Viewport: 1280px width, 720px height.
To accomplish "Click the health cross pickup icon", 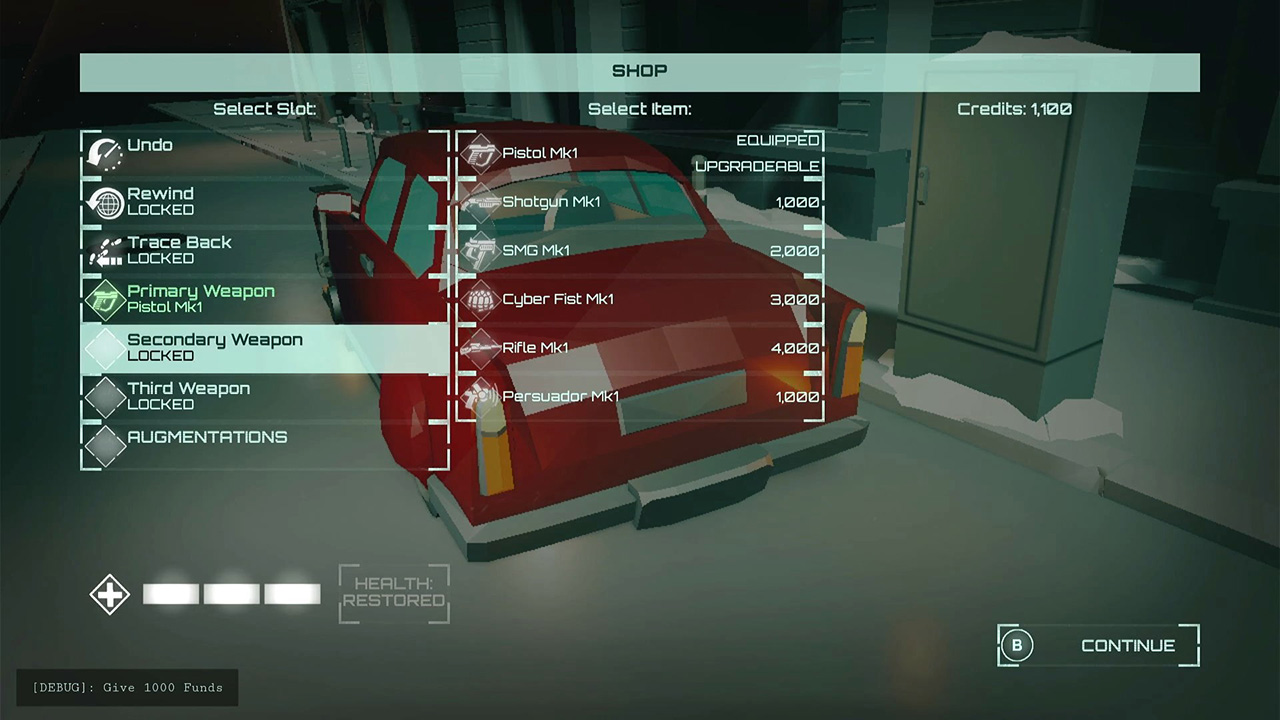I will (109, 594).
